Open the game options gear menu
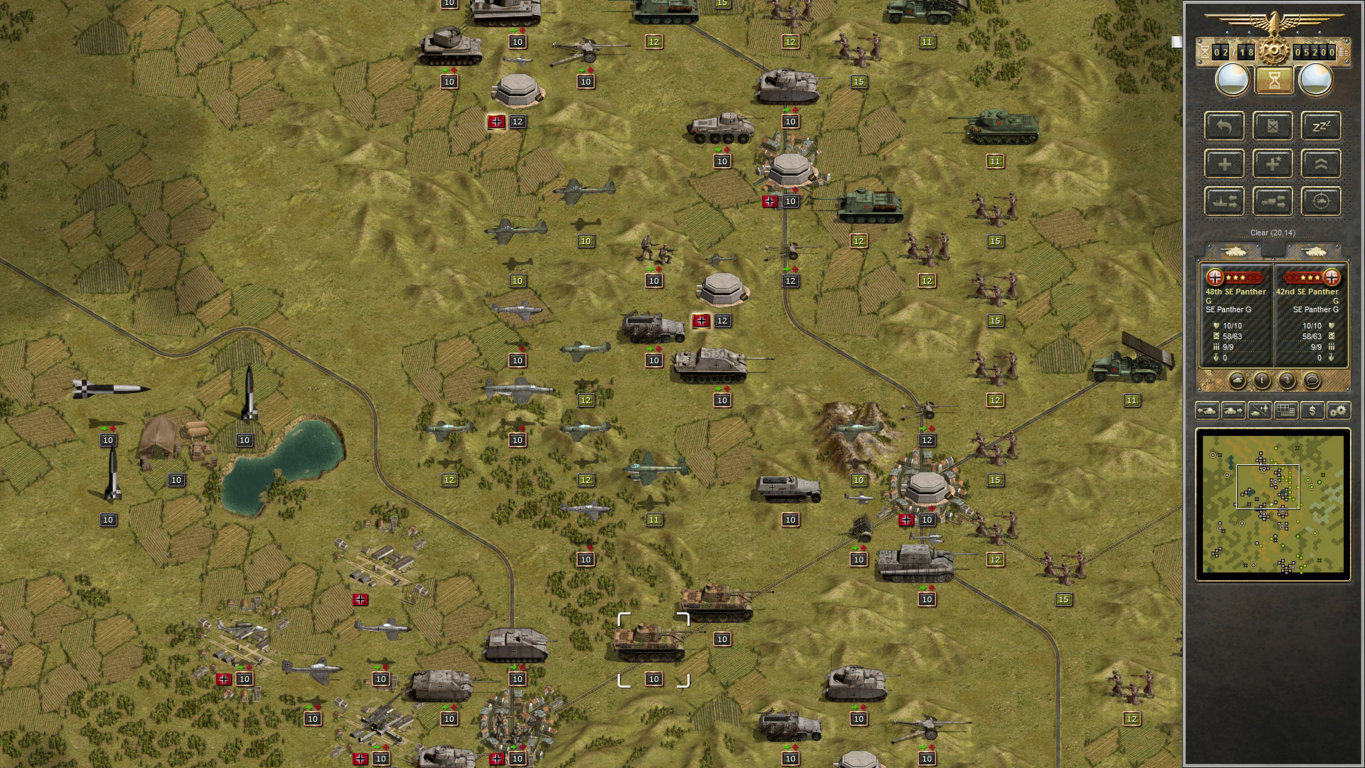The image size is (1365, 768). (1338, 411)
